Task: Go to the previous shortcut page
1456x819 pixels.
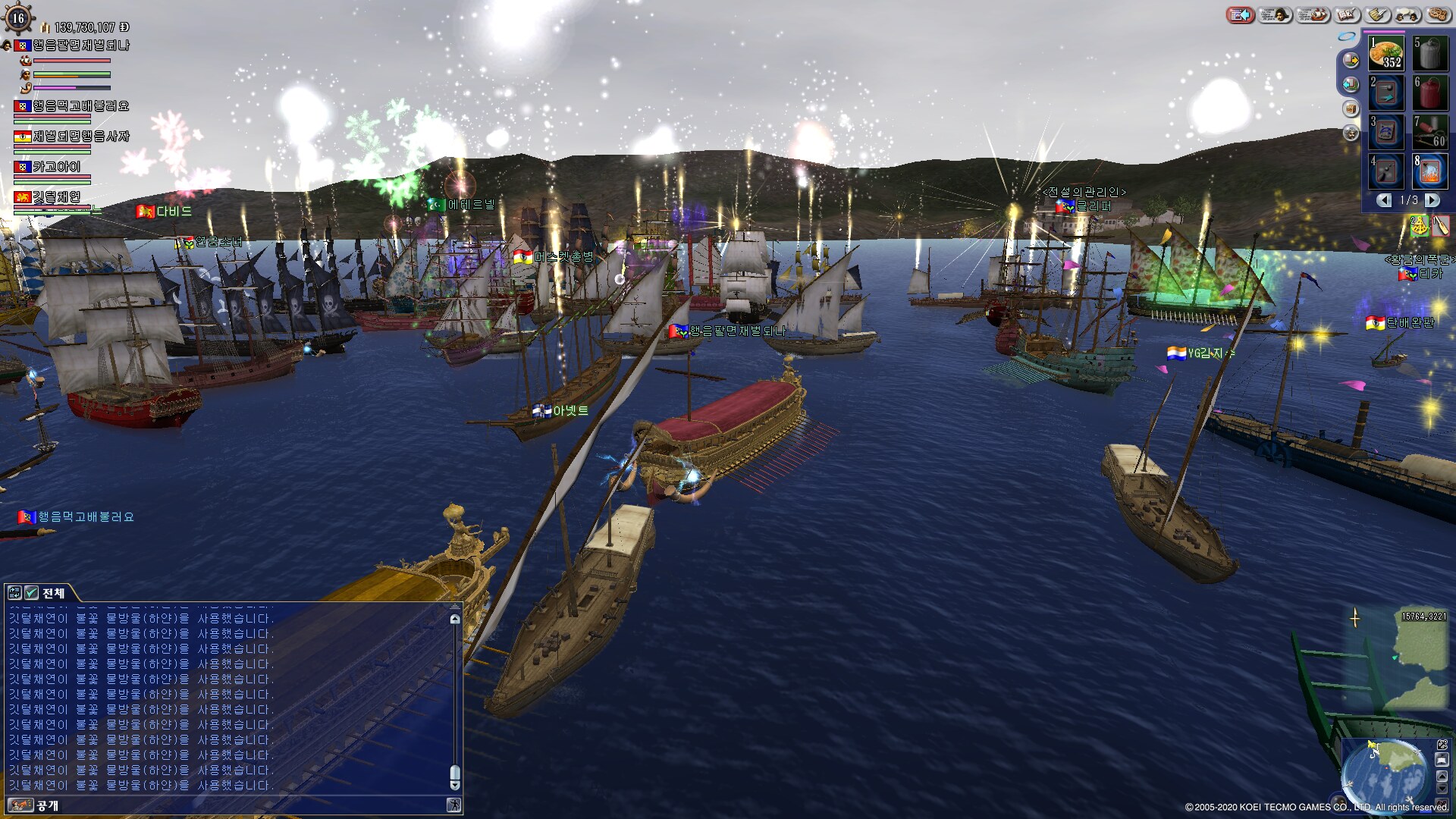Action: pyautogui.click(x=1384, y=200)
